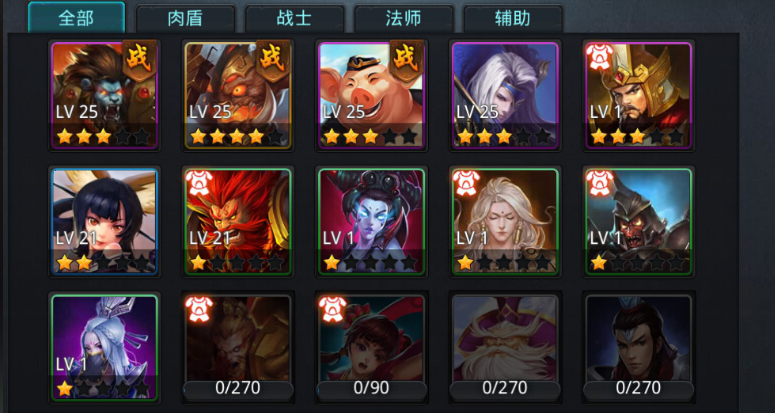Select the 战士 tab
This screenshot has height=413, width=775.
(295, 18)
